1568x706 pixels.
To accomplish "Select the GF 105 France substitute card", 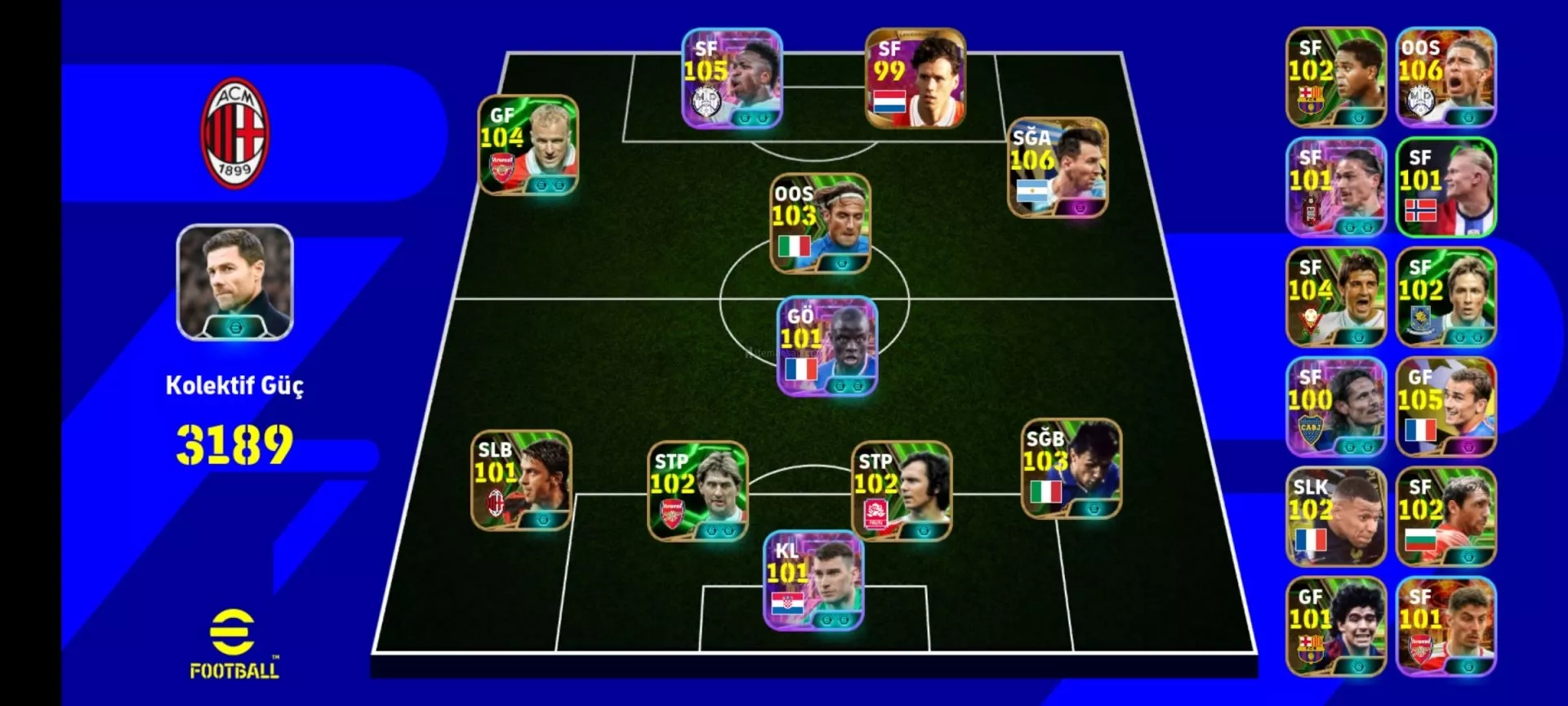I will point(1445,407).
